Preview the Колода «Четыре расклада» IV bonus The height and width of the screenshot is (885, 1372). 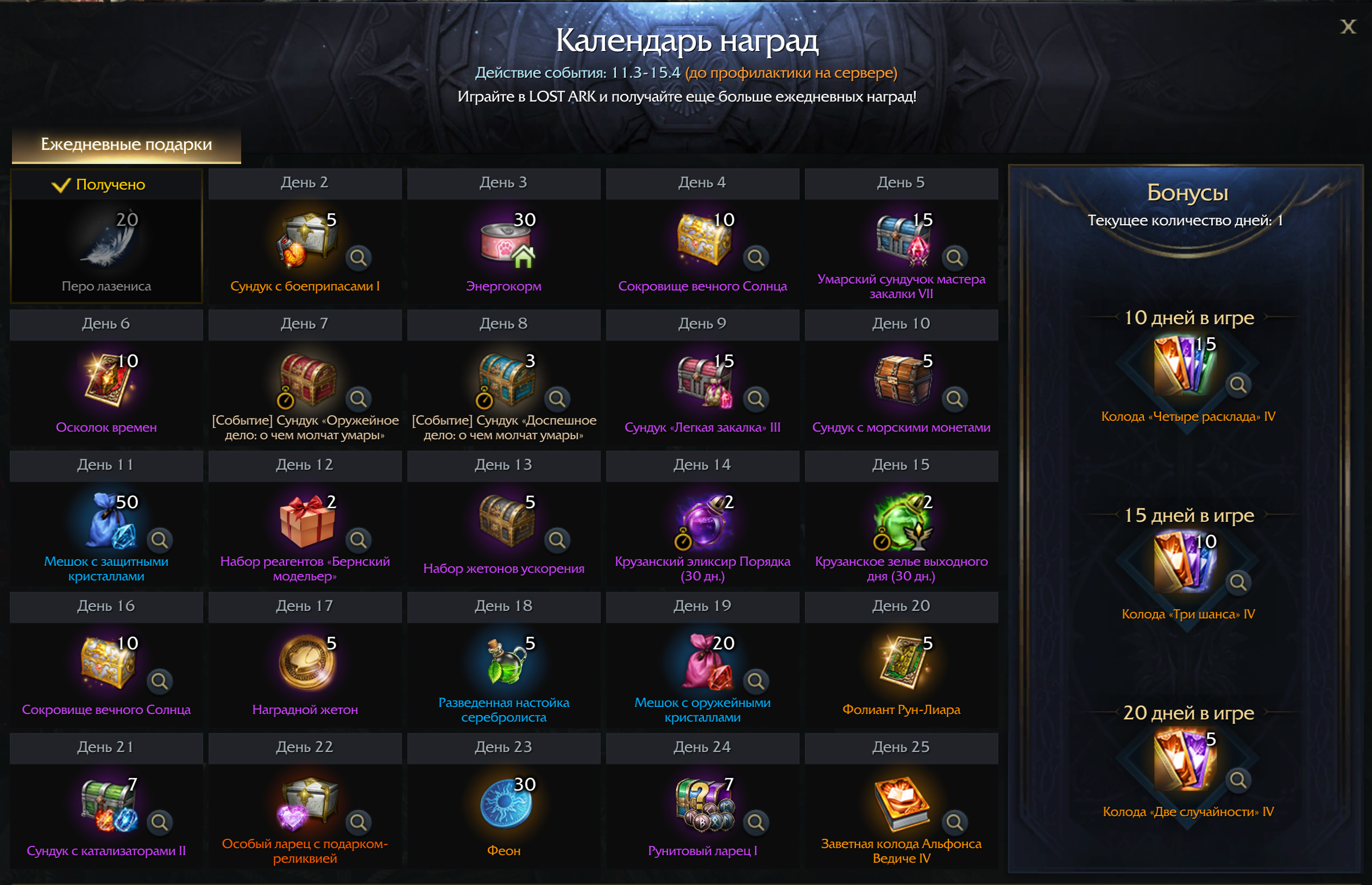click(1237, 384)
